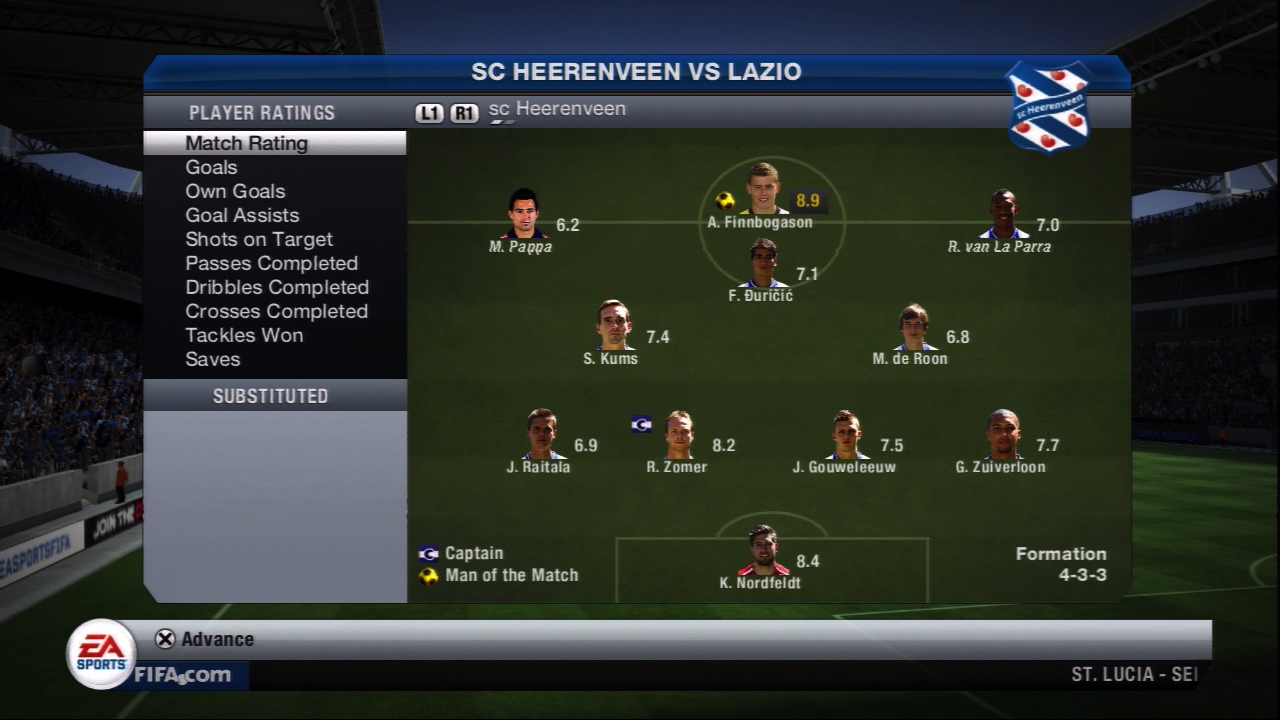
Task: Click the X button icon next to Advance
Action: 163,639
